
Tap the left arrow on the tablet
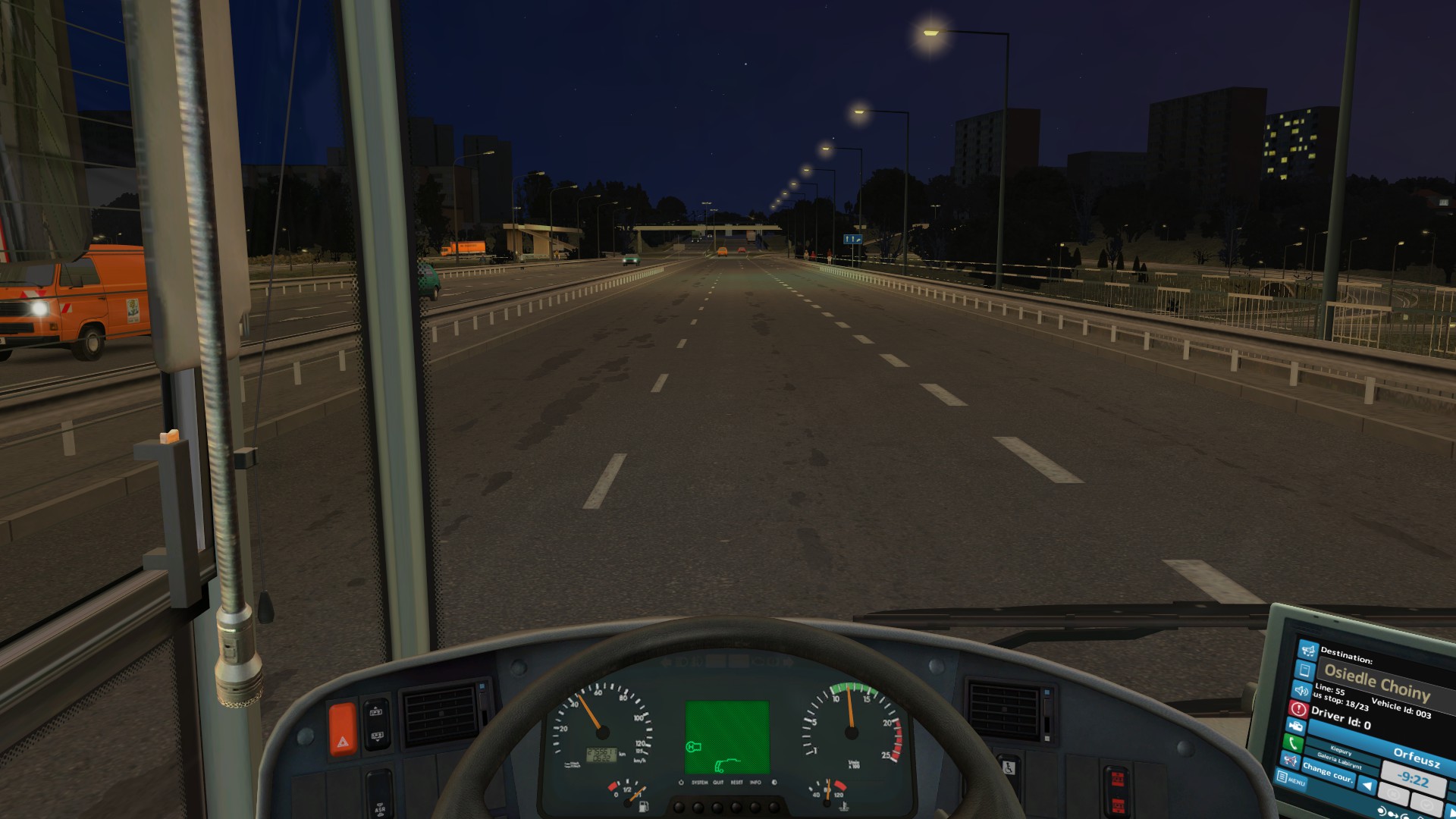click(1367, 786)
